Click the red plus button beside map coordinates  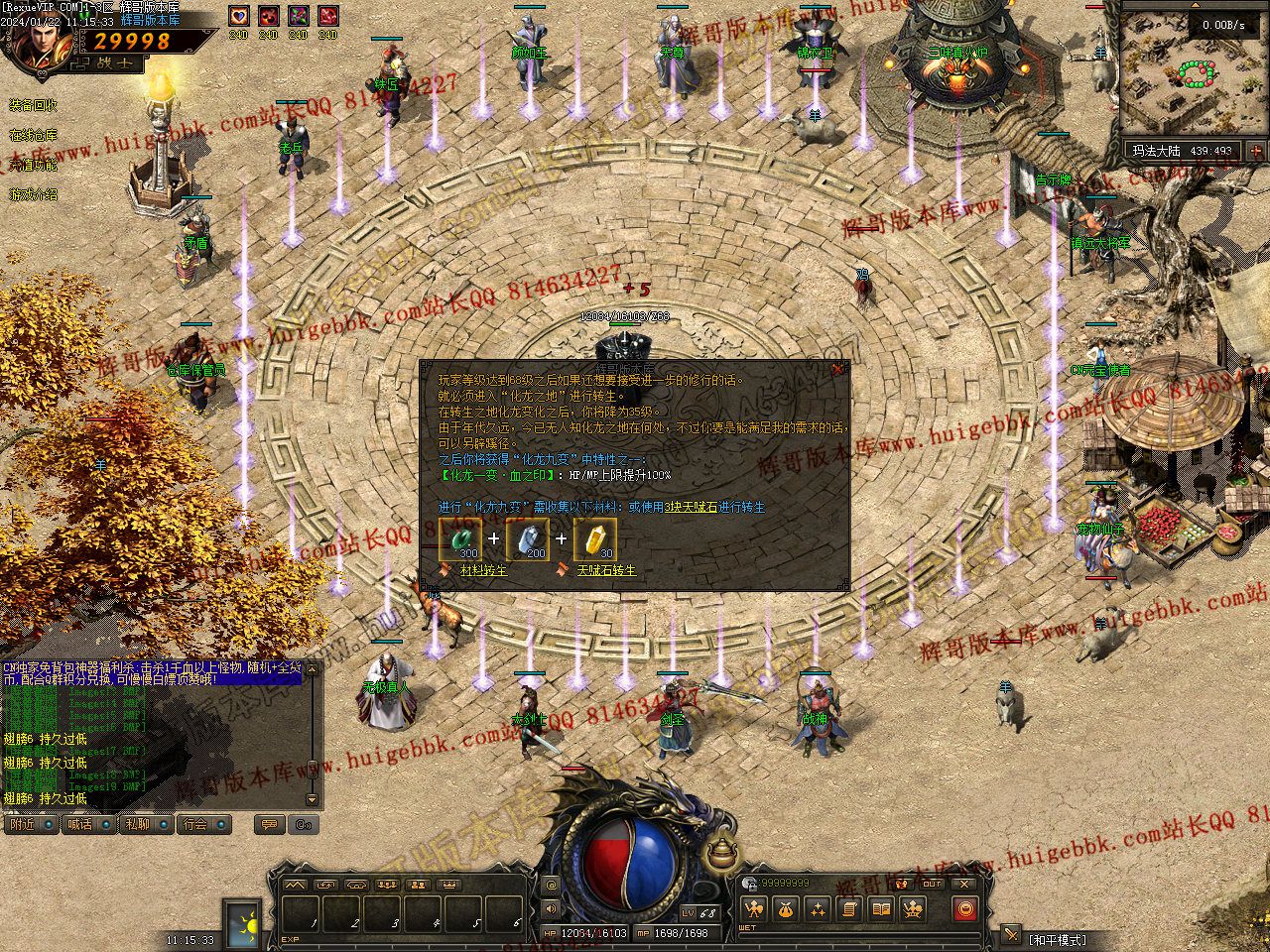1255,151
